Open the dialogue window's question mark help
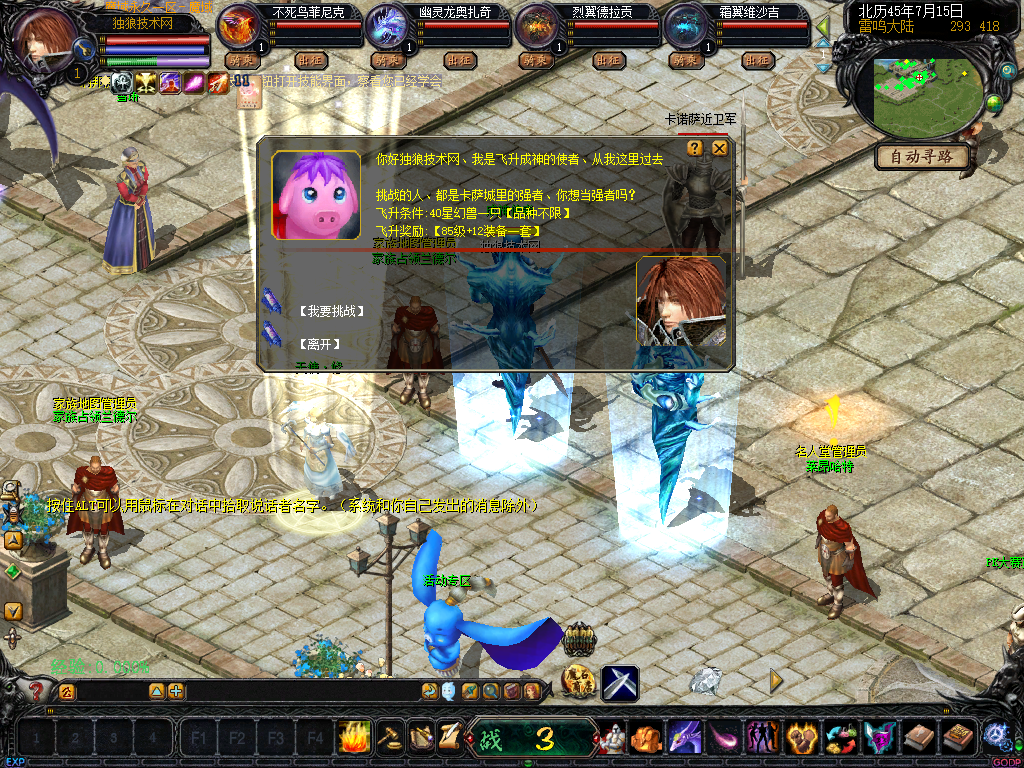1024x768 pixels. click(x=697, y=148)
